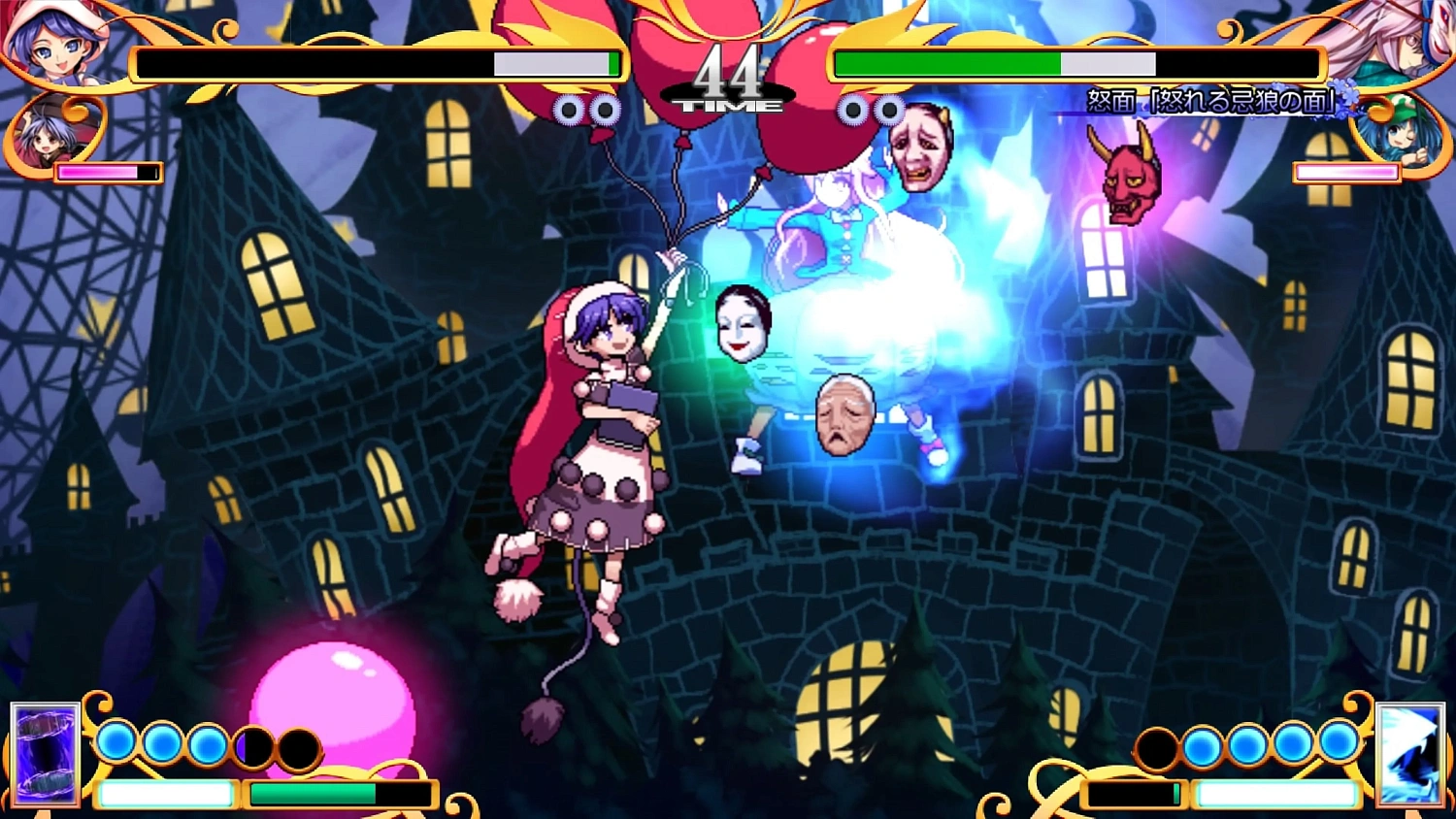Click Doremy's purple spell card thumbnail
Image resolution: width=1456 pixels, height=819 pixels.
(44, 757)
